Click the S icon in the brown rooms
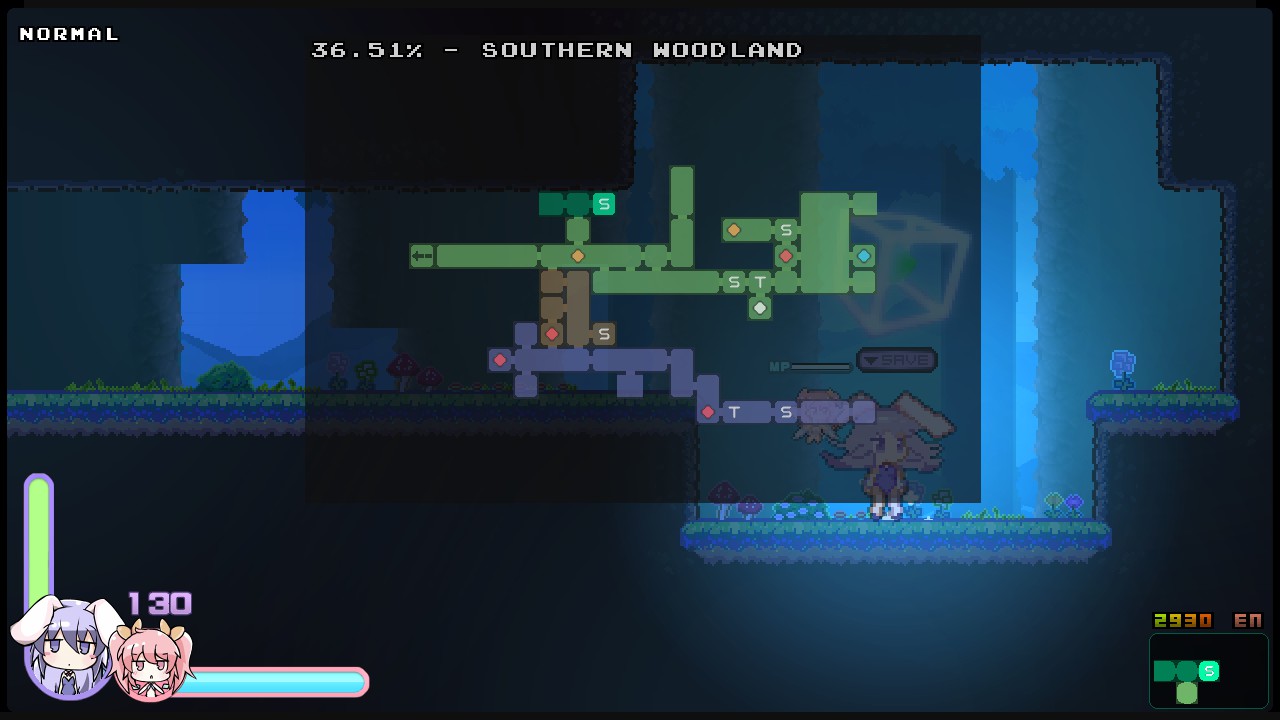Screen dimensions: 1280x720 pyautogui.click(x=604, y=332)
